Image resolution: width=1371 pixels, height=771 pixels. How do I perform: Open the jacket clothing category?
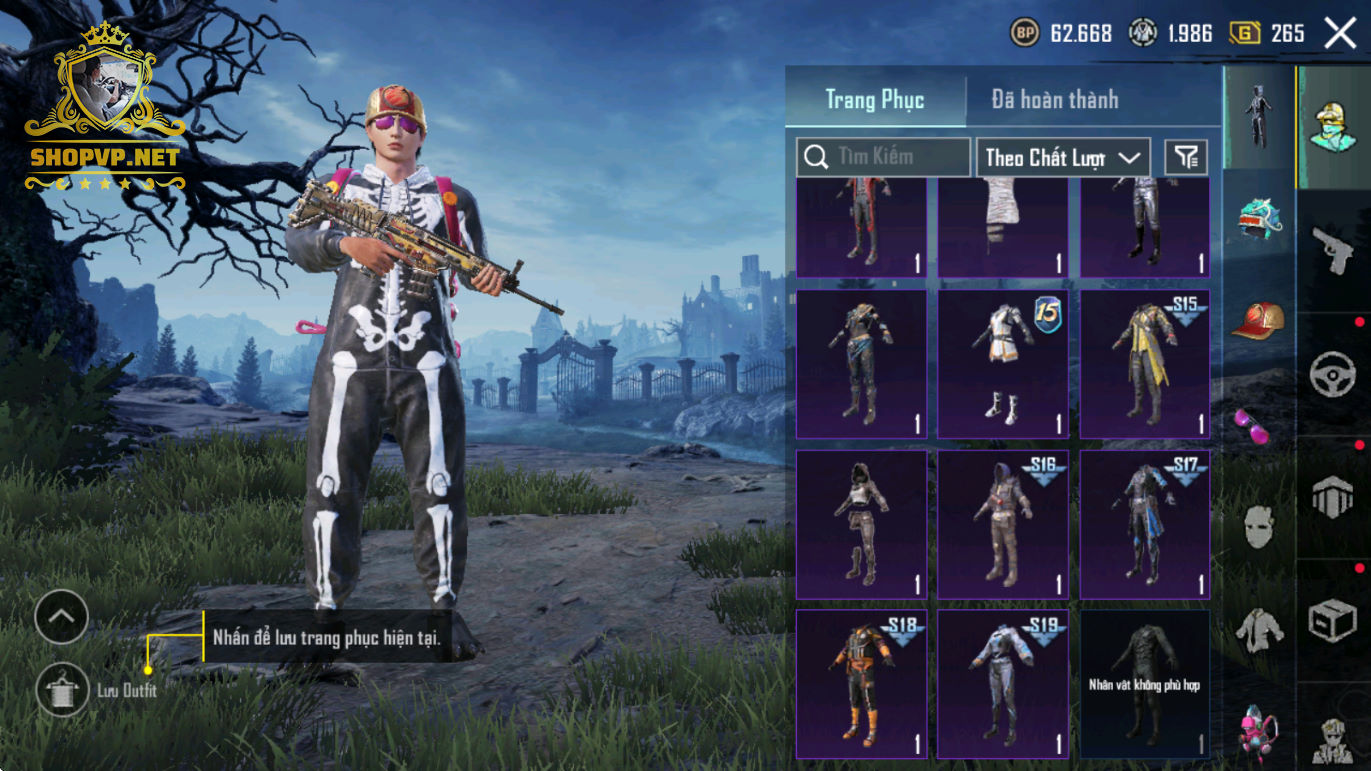(x=1259, y=630)
